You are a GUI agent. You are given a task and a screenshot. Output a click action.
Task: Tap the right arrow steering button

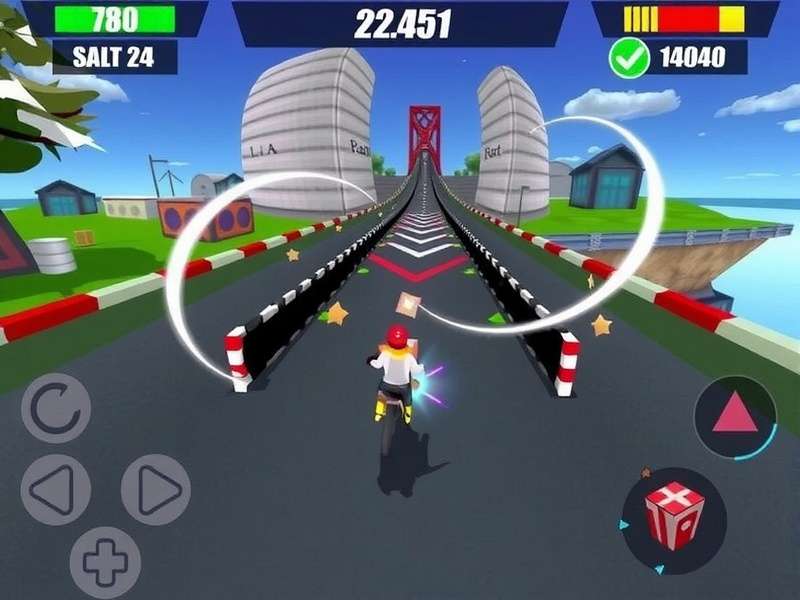pyautogui.click(x=156, y=489)
